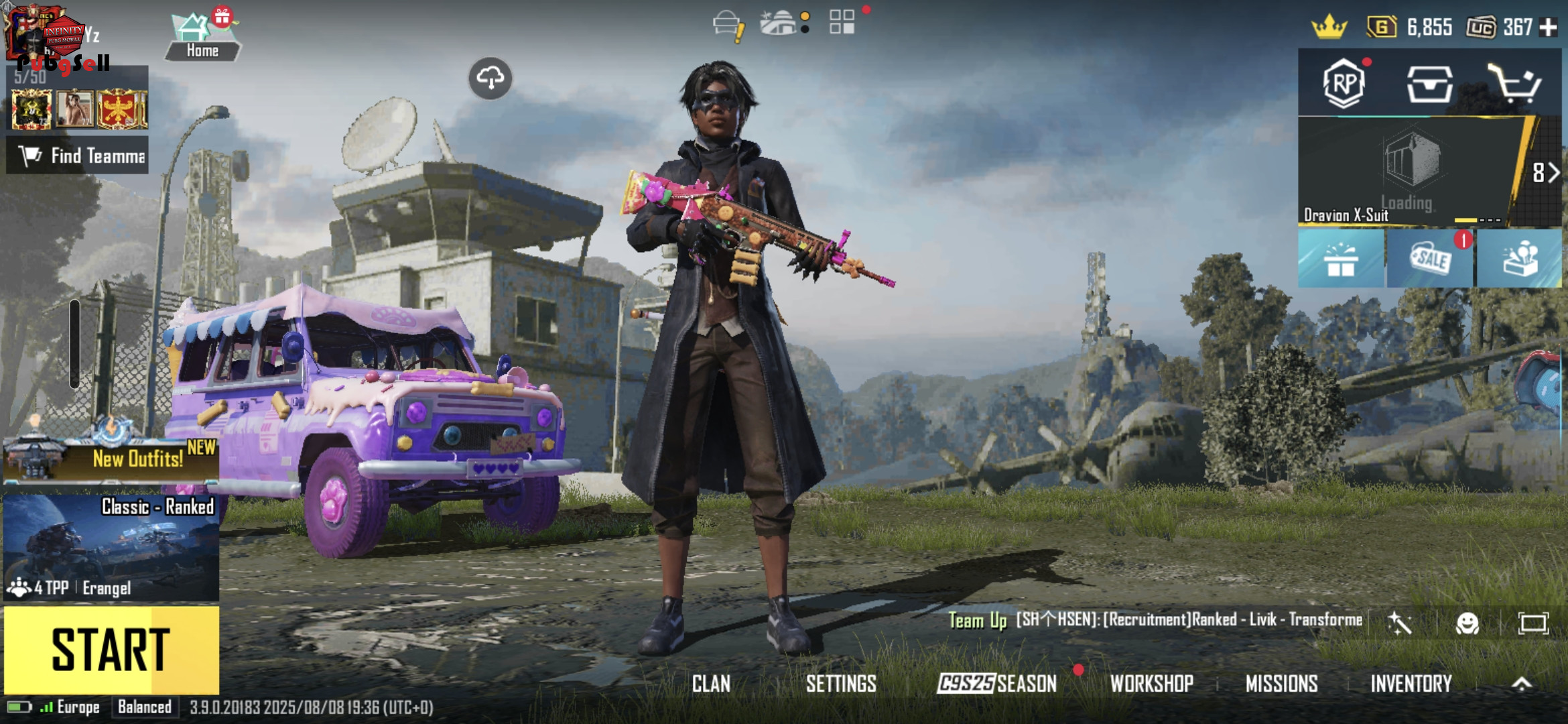Open the SALE offers icon

pos(1430,259)
